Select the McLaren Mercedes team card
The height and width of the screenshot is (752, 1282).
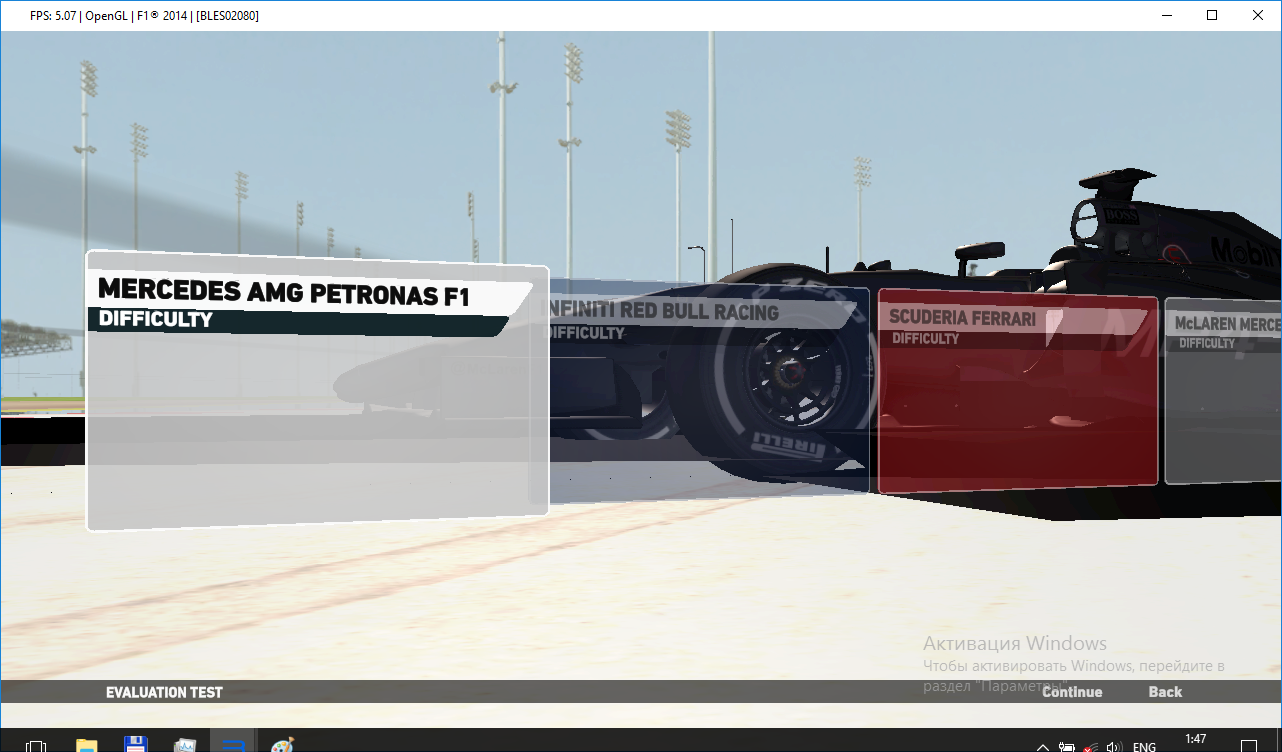click(x=1224, y=390)
